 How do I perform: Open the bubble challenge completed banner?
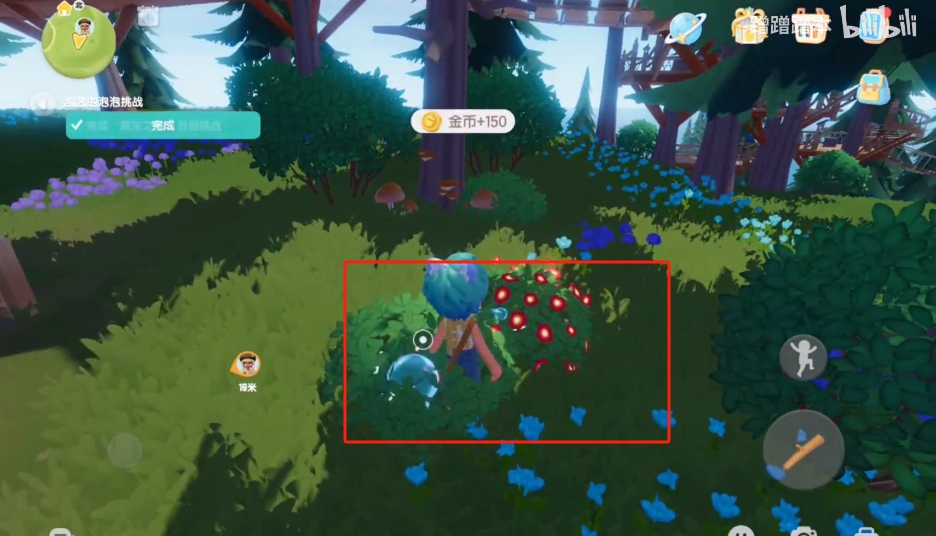click(x=163, y=125)
